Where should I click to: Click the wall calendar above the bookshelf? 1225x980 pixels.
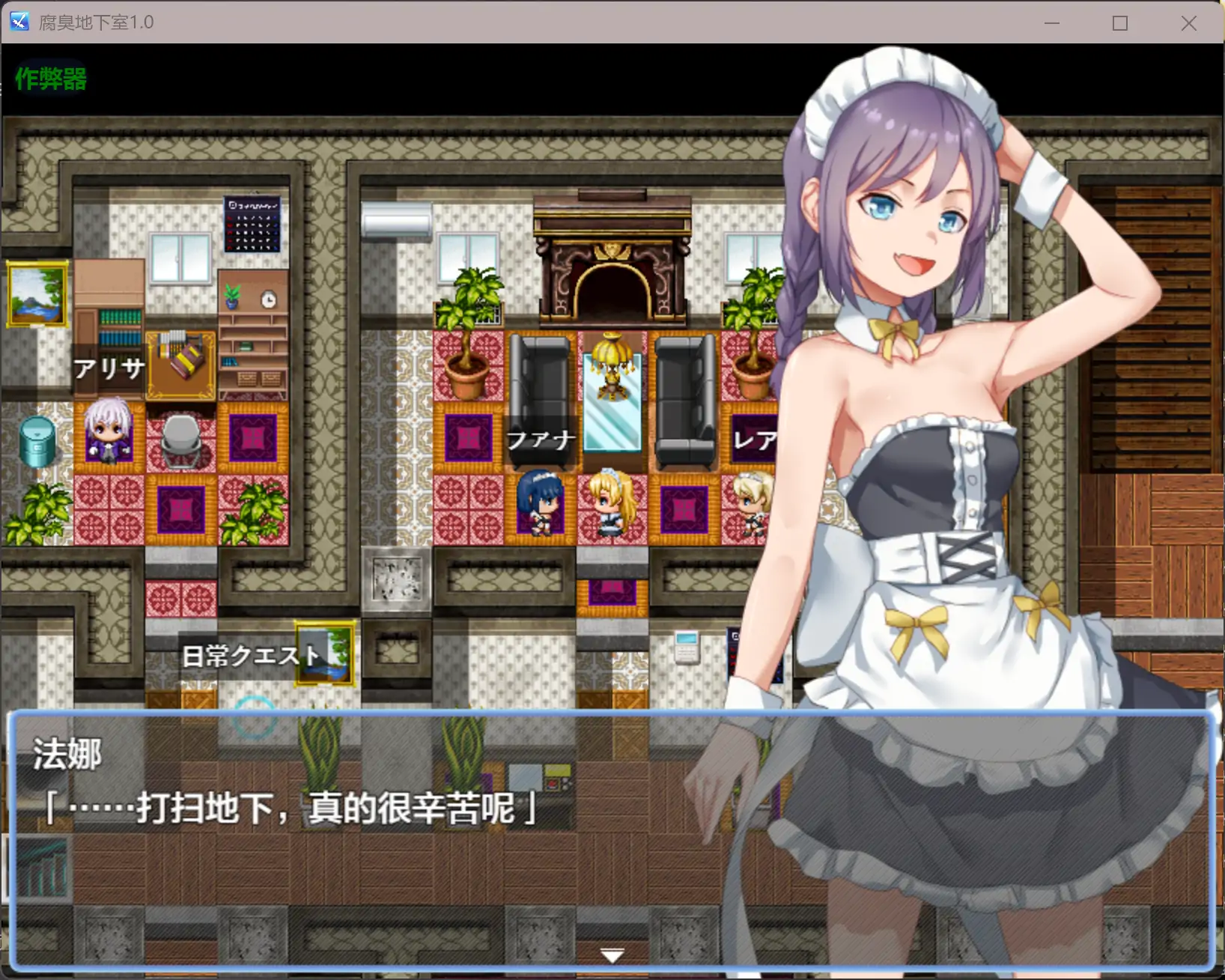[x=253, y=225]
